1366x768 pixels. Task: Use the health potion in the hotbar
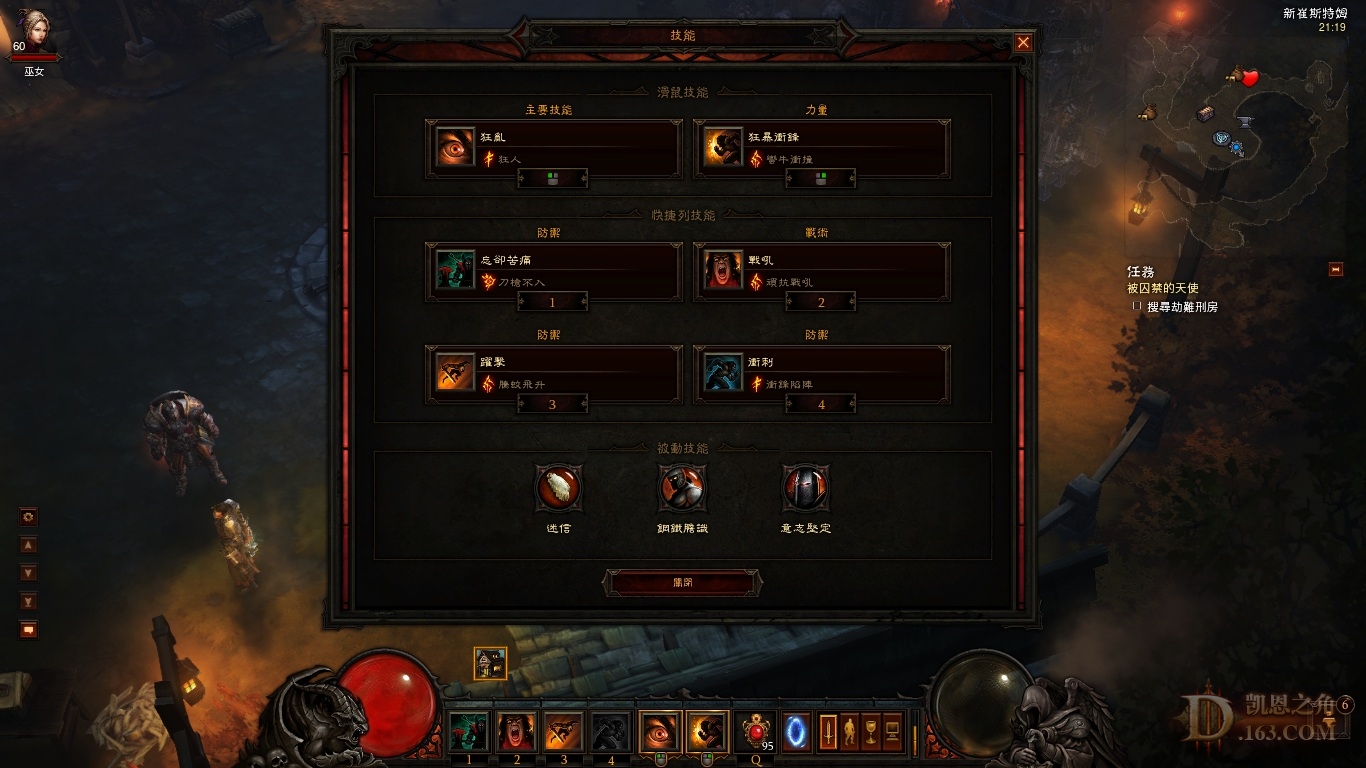(755, 731)
